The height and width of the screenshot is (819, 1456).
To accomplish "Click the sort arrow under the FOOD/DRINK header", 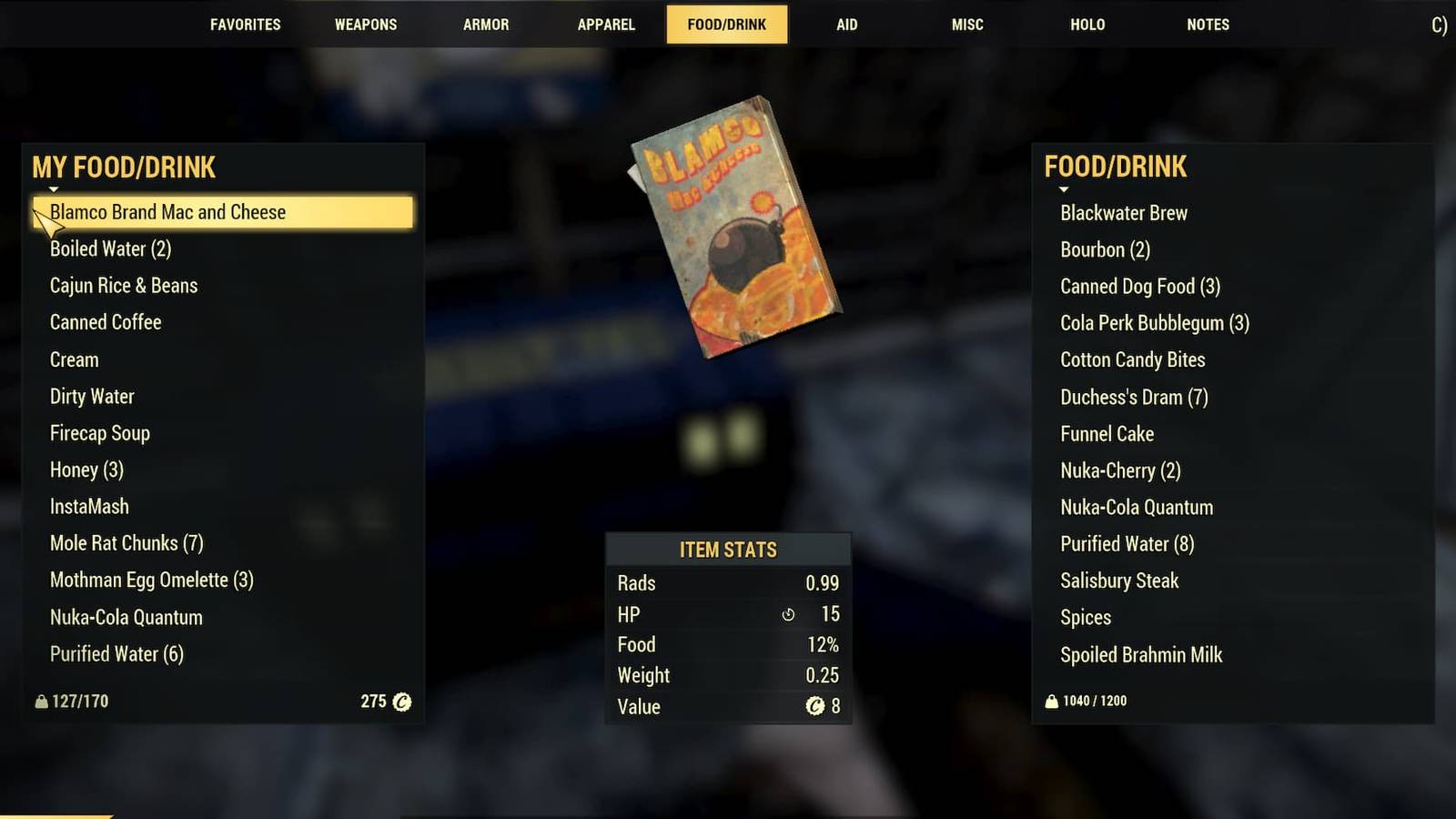I will click(x=1064, y=190).
